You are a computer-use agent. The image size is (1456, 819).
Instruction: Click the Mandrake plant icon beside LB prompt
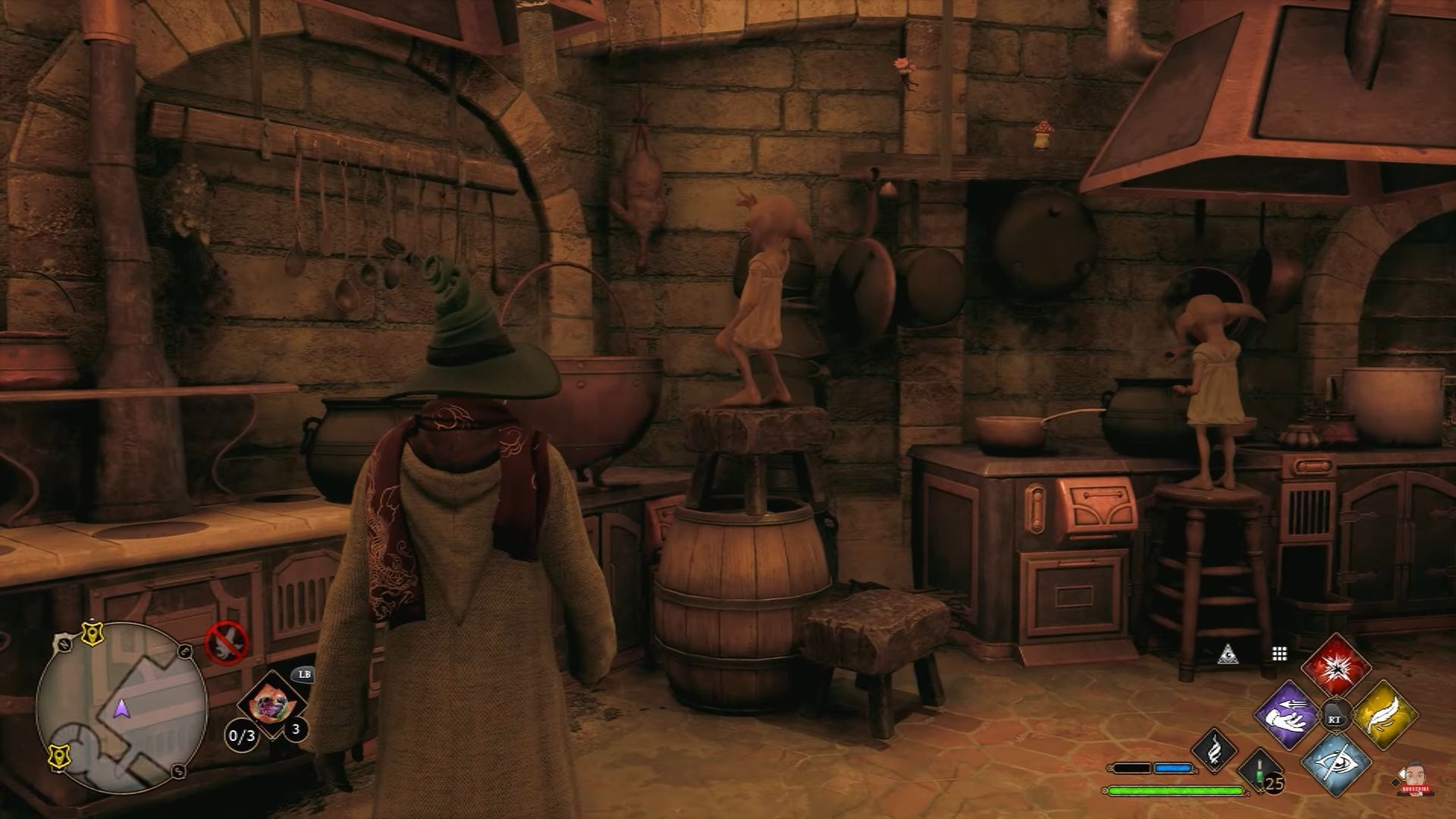tap(271, 704)
